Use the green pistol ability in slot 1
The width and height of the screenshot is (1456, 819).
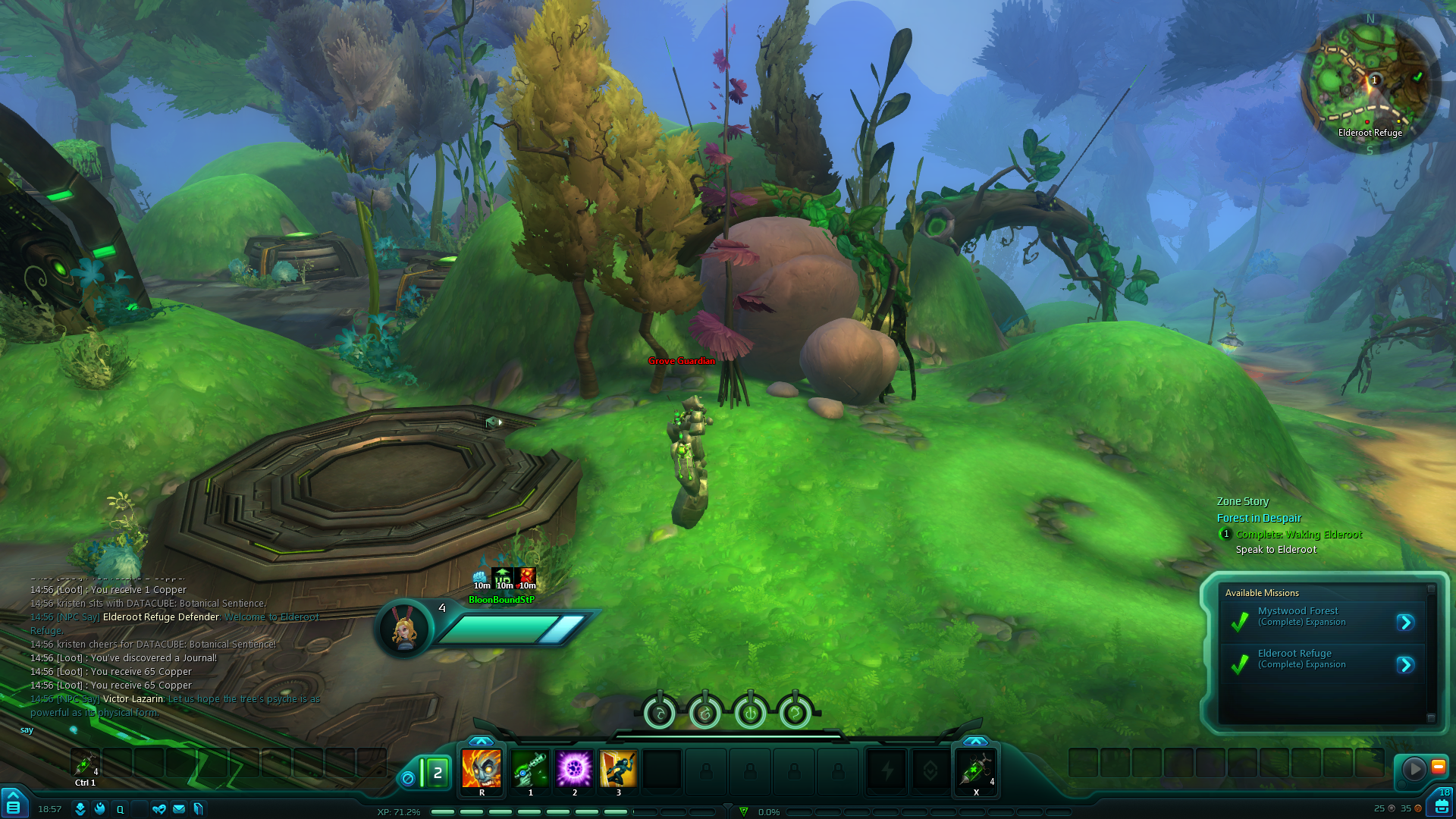pos(530,769)
